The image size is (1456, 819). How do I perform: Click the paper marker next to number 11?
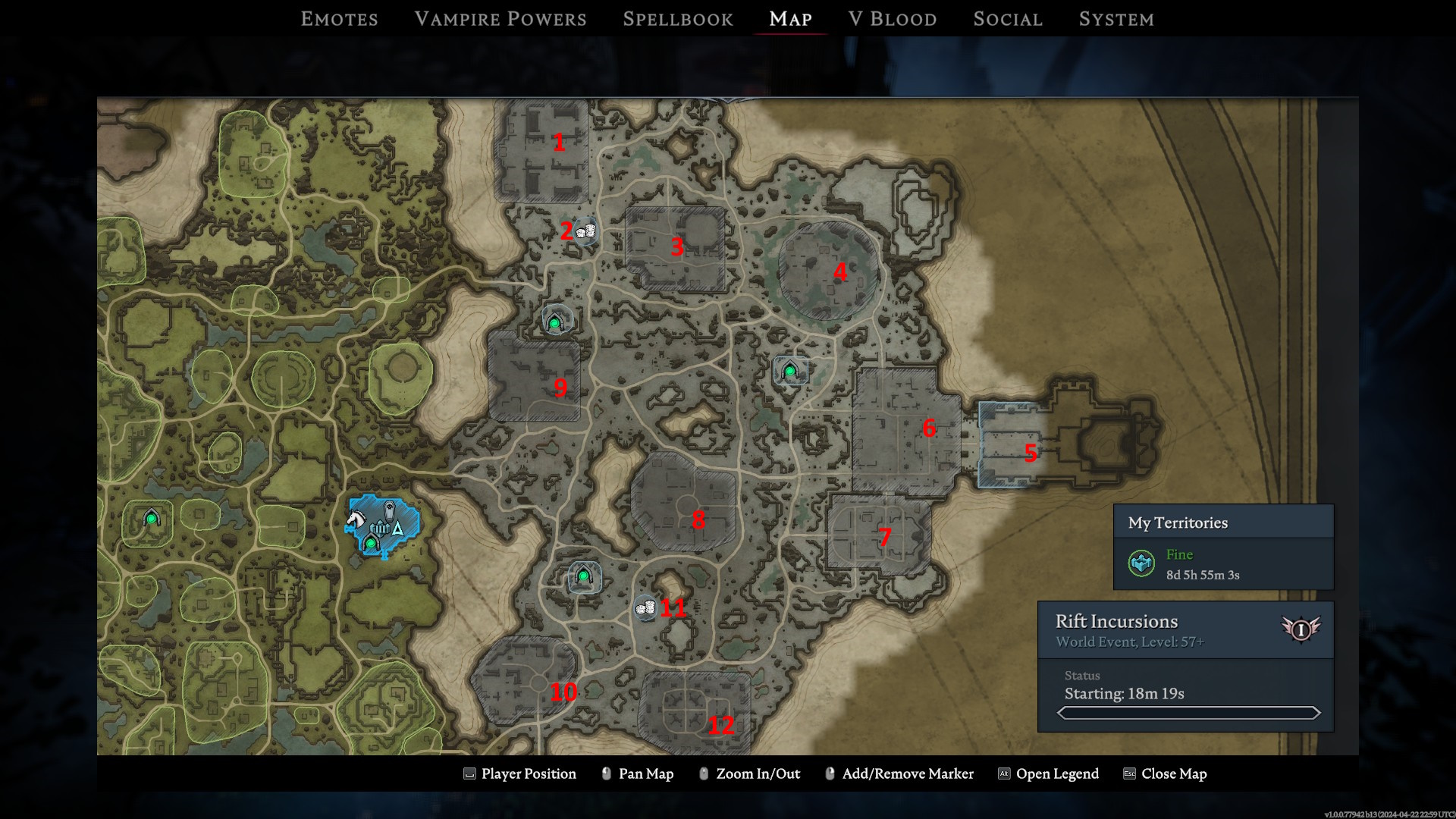645,608
